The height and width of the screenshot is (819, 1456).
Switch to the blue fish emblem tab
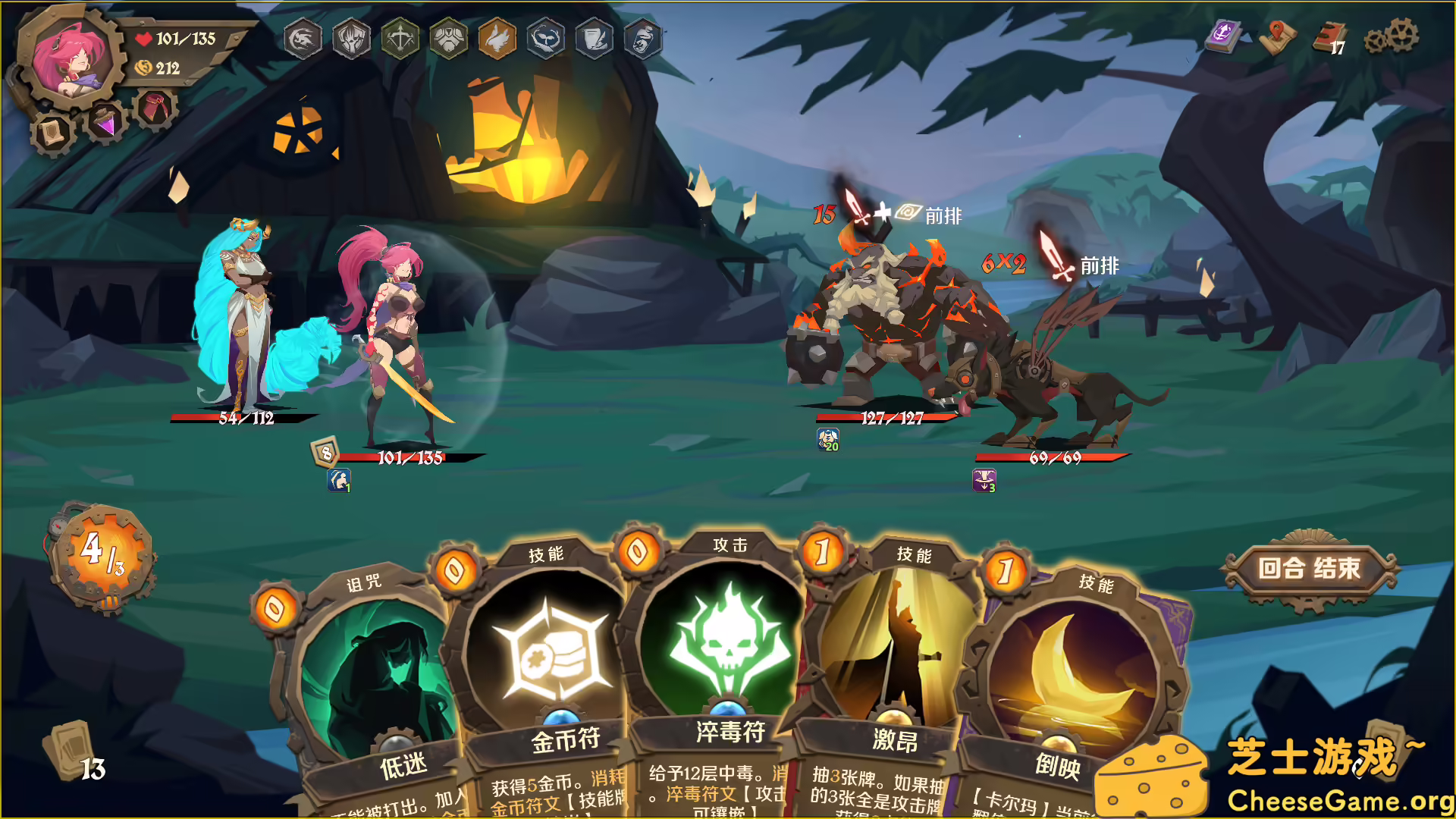(548, 39)
